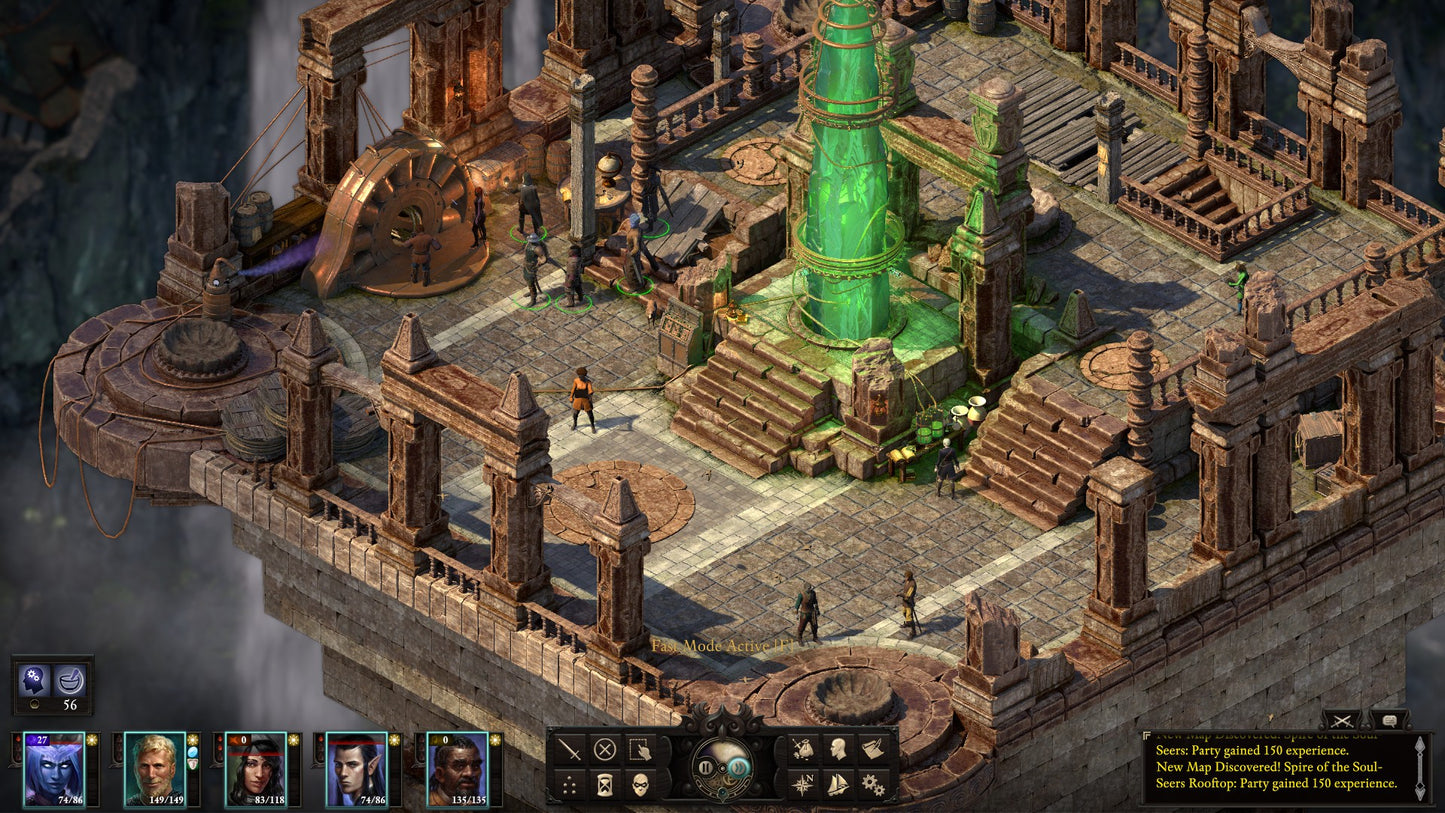Switch to the combat log crossed-swords tab
The width and height of the screenshot is (1445, 813).
pyautogui.click(x=1343, y=721)
